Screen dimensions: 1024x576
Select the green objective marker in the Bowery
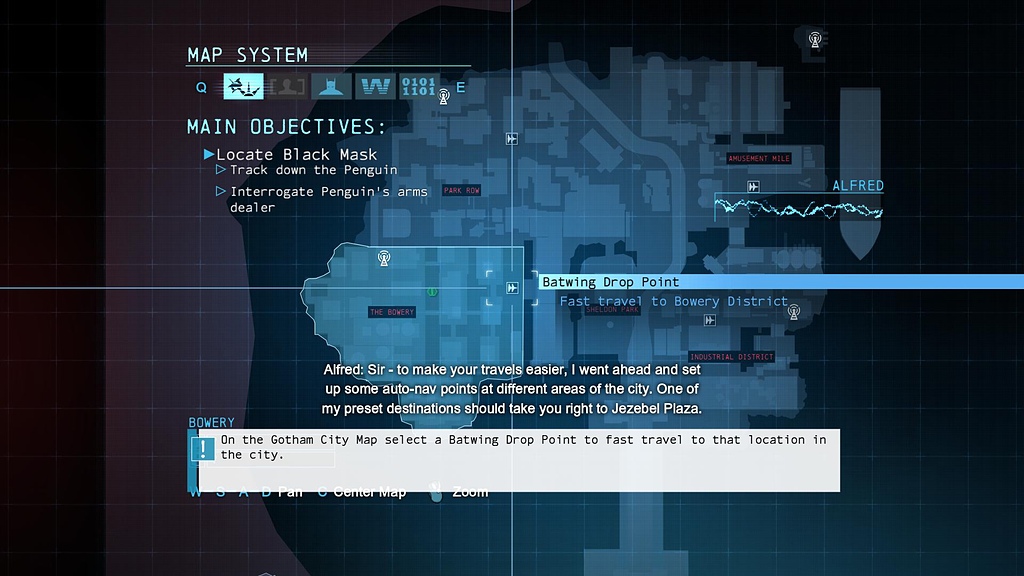pos(432,292)
